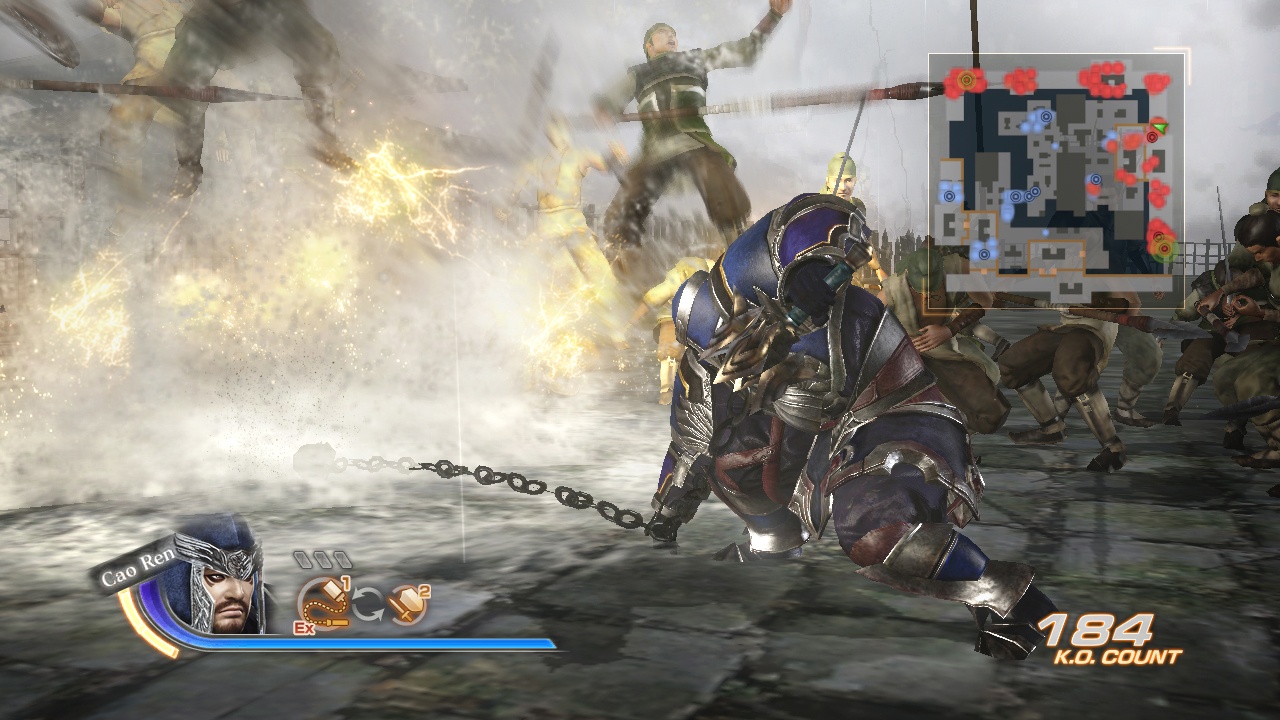Click the red enemy base marker on minimap top-left
Viewport: 1280px width, 720px height.
(x=966, y=79)
